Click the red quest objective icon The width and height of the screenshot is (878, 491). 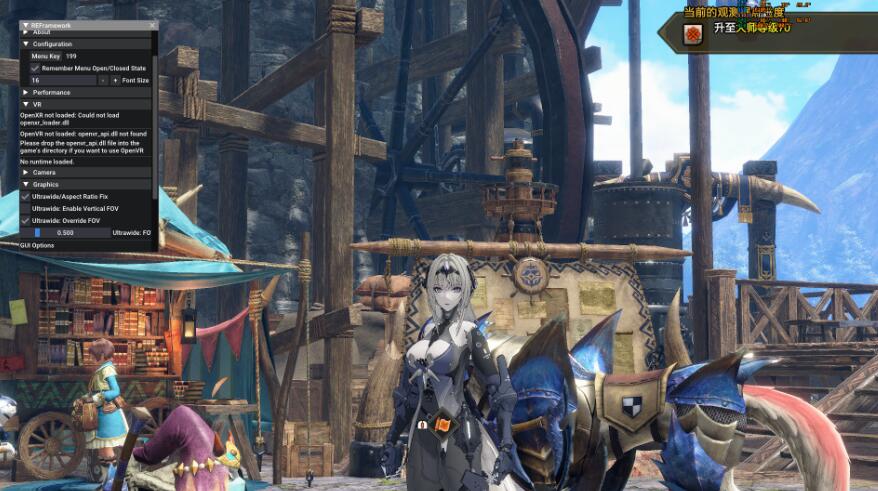coord(692,34)
